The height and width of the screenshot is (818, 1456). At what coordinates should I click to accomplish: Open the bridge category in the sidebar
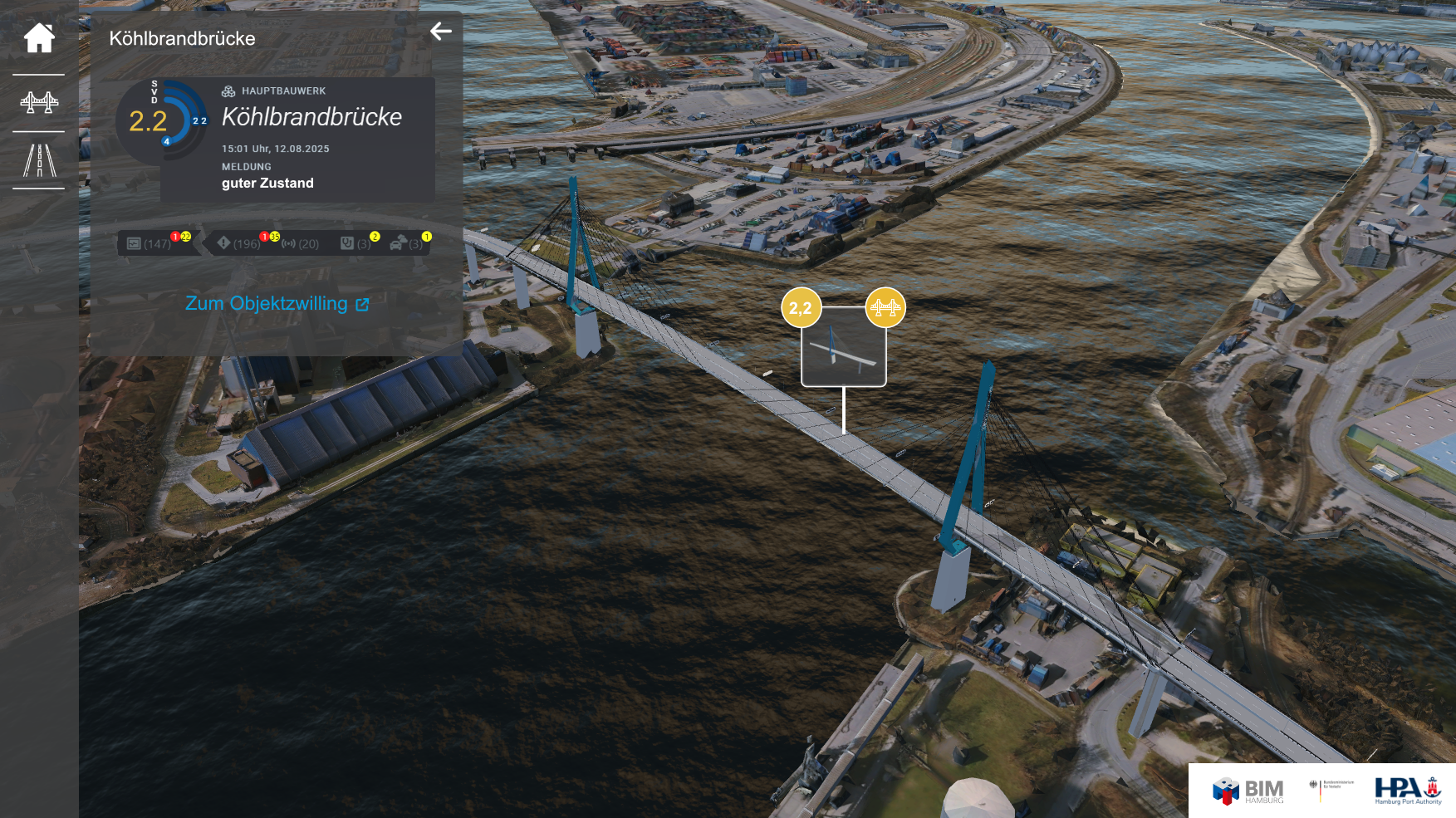click(39, 102)
